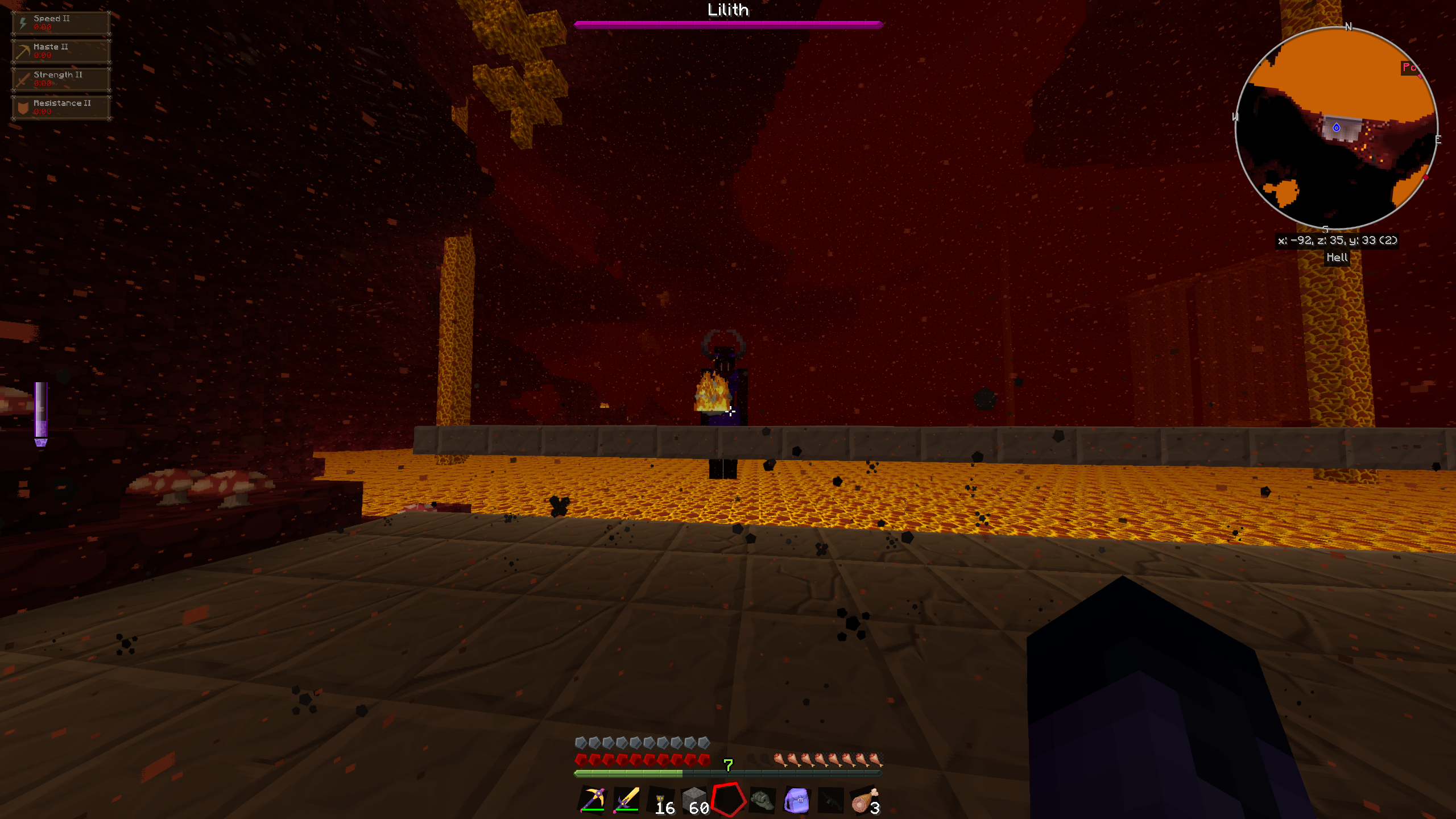This screenshot has height=819, width=1456.
Task: Choose the cooked meat stack of 3
Action: pyautogui.click(x=864, y=800)
